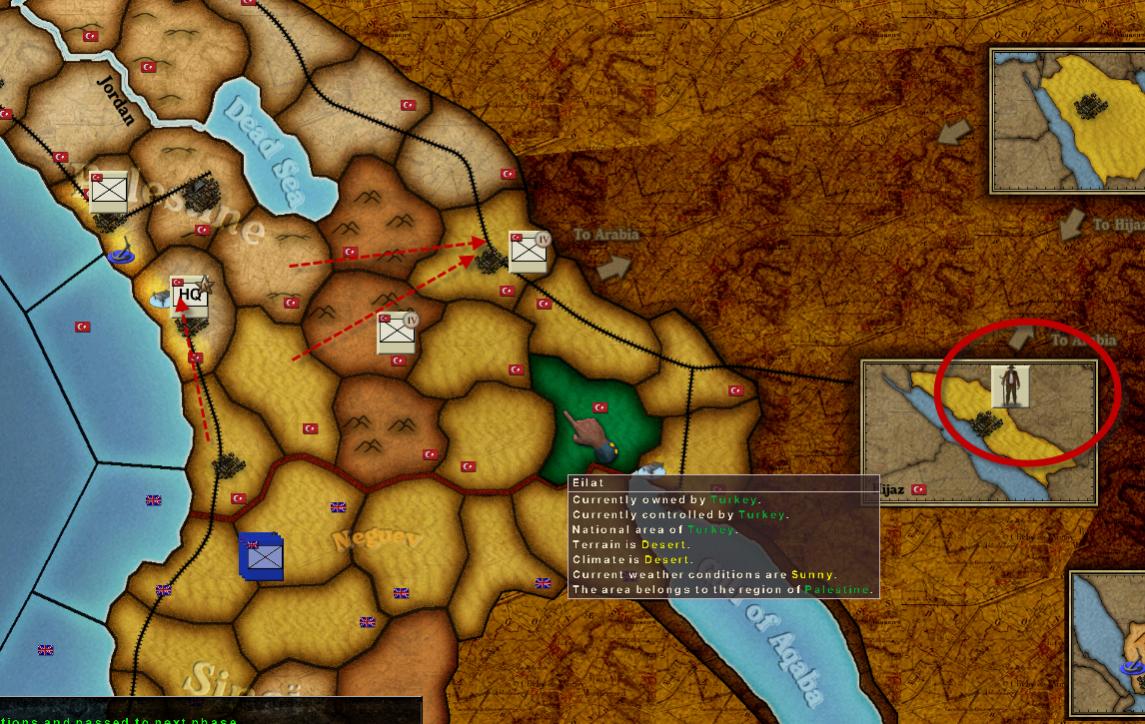The height and width of the screenshot is (724, 1145).
Task: Select the blue British infantry counter
Action: coord(262,557)
